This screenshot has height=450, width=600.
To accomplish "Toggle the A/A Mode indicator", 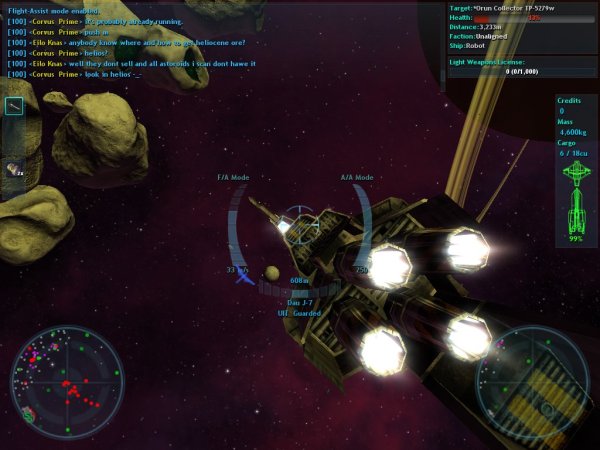I will point(357,177).
